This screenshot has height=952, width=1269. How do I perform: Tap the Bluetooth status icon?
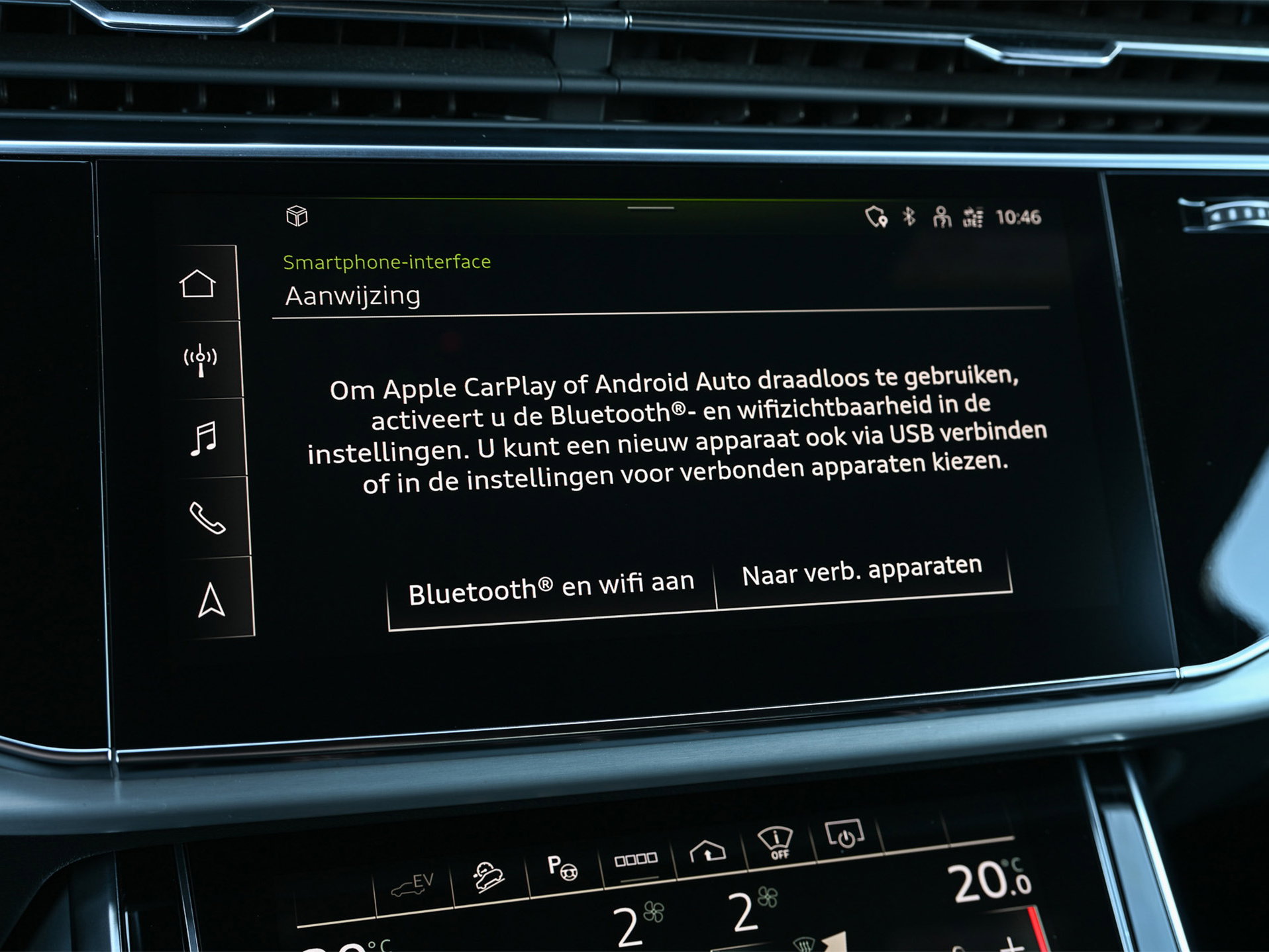click(x=909, y=215)
